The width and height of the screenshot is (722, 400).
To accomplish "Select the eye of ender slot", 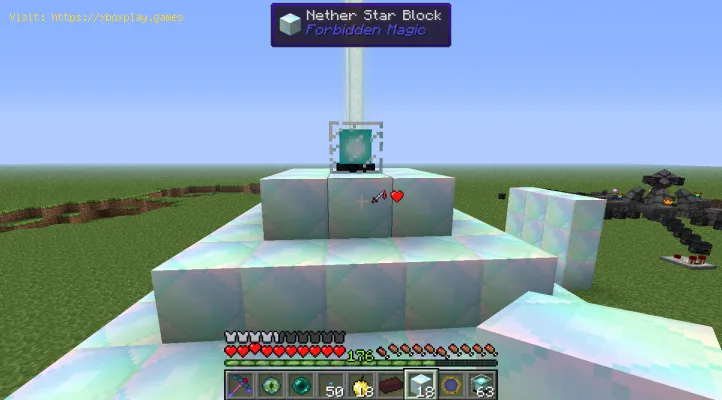I will coord(268,385).
